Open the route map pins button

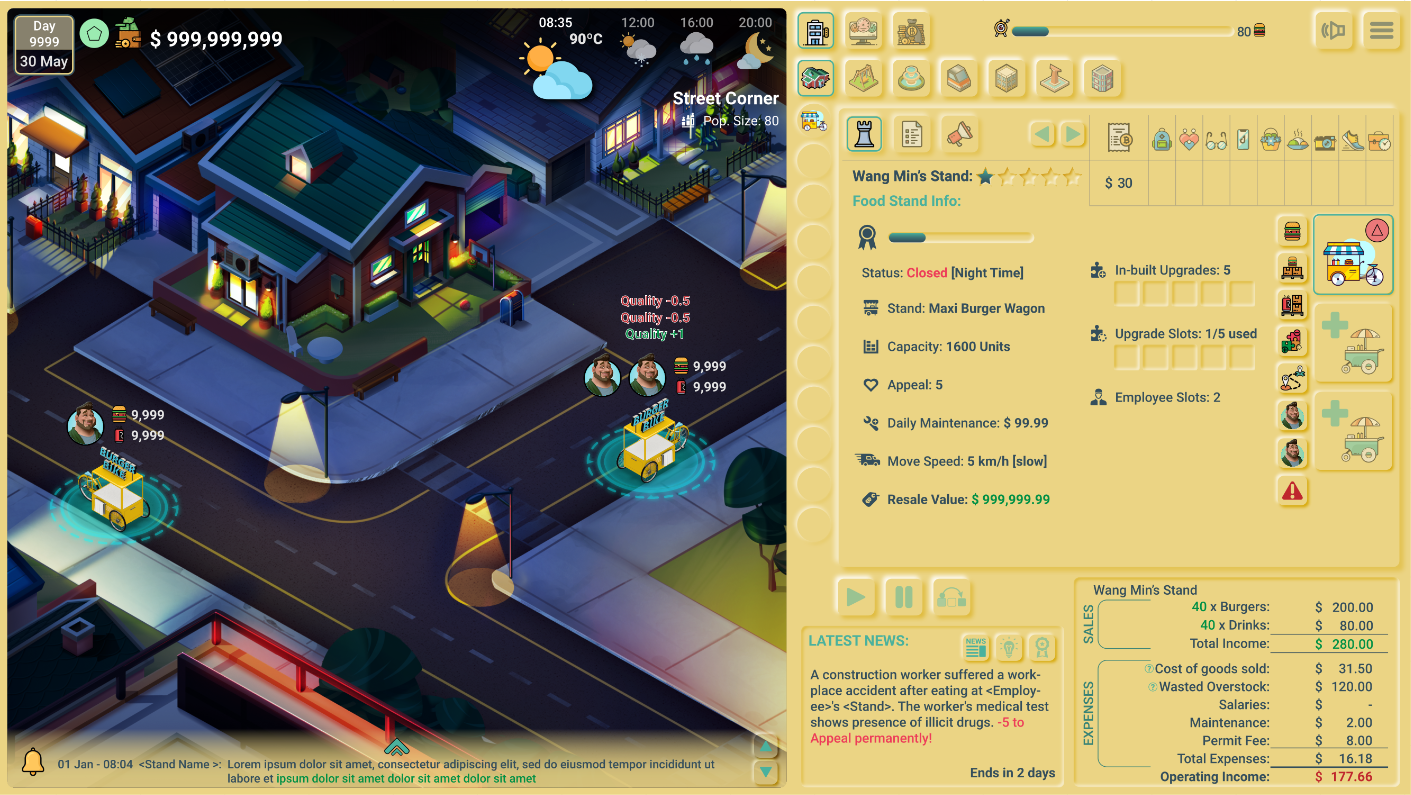1293,378
